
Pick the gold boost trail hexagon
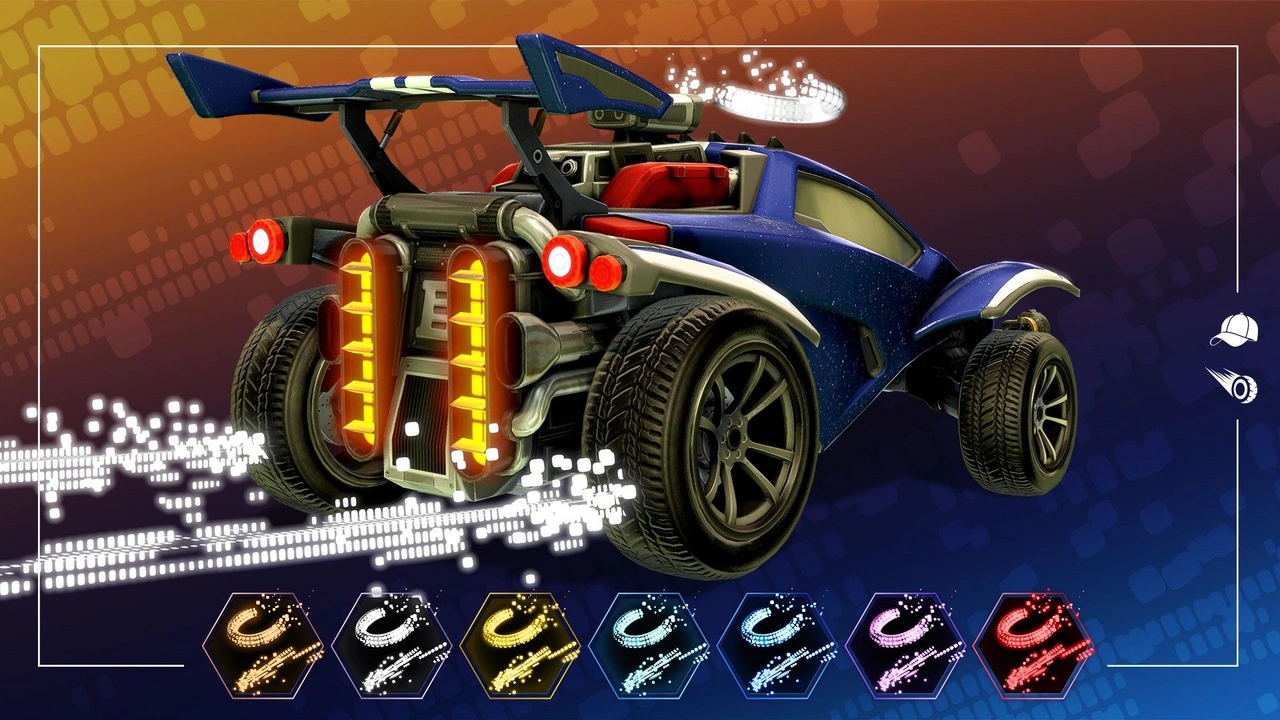pyautogui.click(x=510, y=645)
